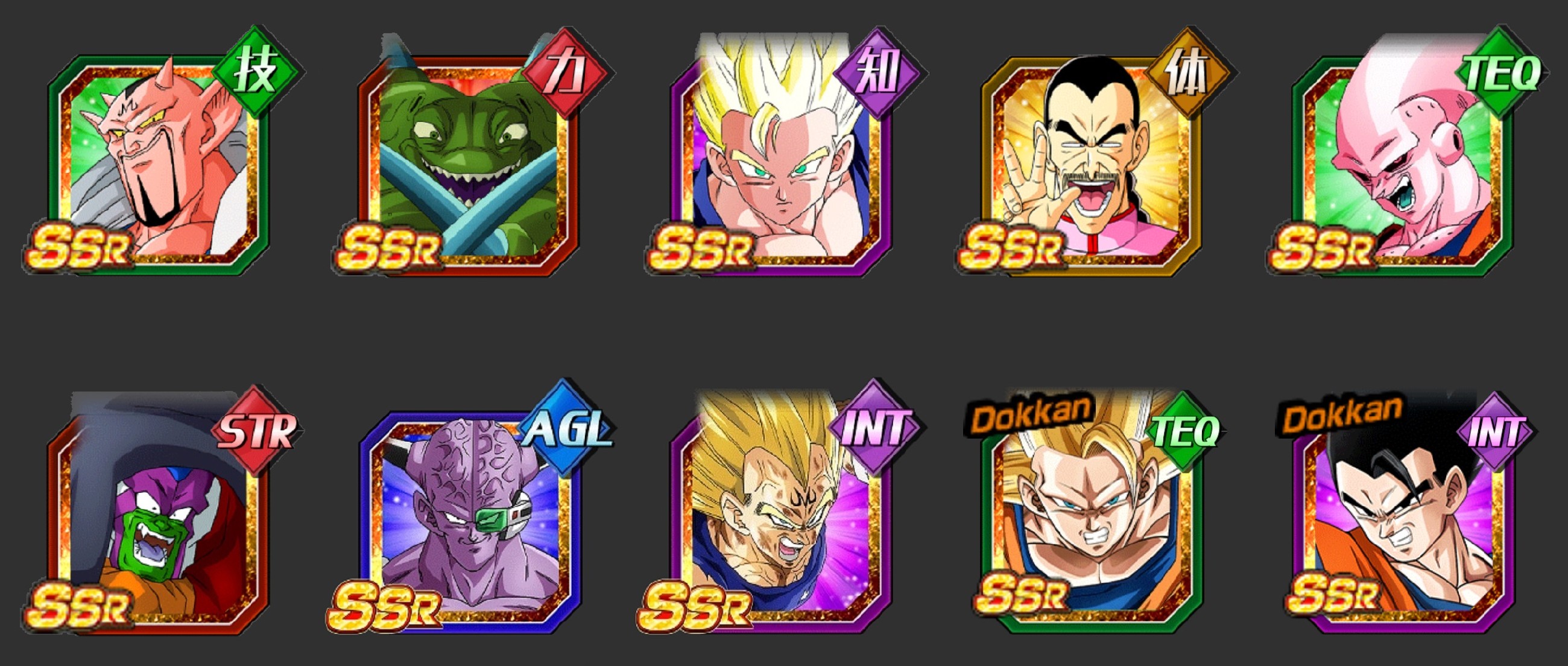Choose the STR green-faced caped villain card
Viewport: 1568px width, 666px height.
[158, 518]
